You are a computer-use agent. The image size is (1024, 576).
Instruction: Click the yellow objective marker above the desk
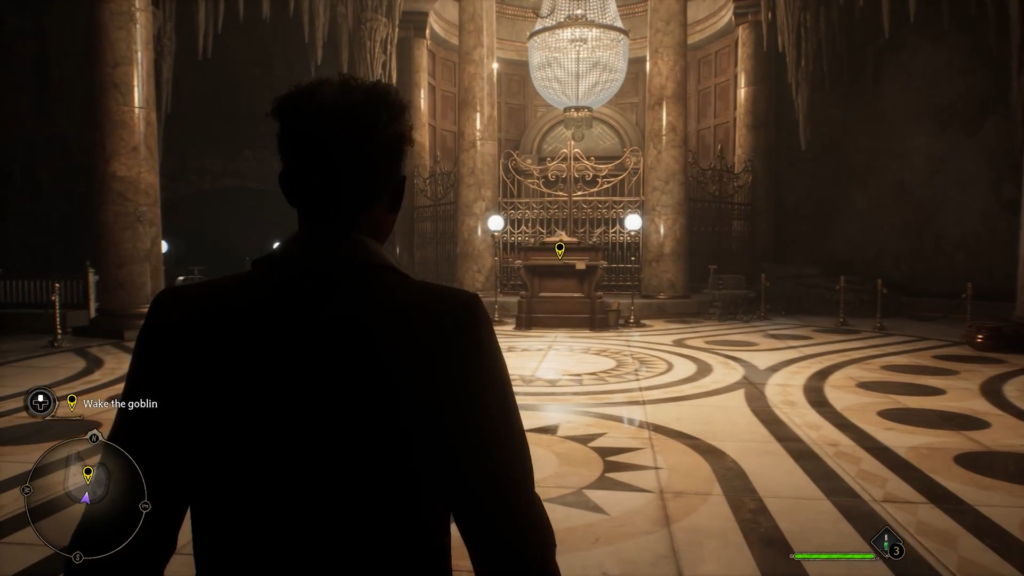point(560,249)
